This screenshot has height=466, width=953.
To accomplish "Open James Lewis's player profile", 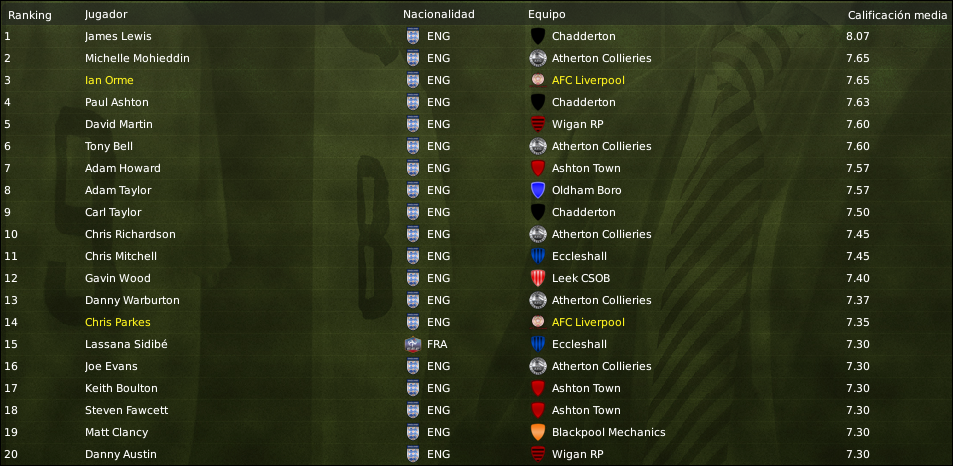I will 118,36.
